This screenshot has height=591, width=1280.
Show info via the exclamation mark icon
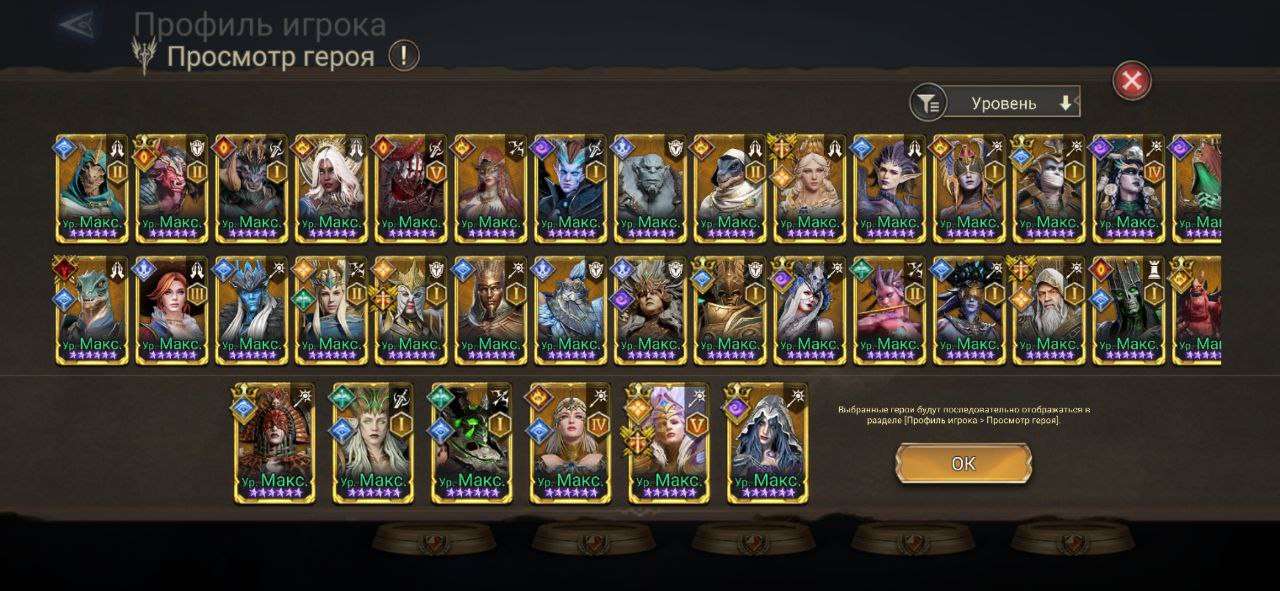click(x=403, y=55)
